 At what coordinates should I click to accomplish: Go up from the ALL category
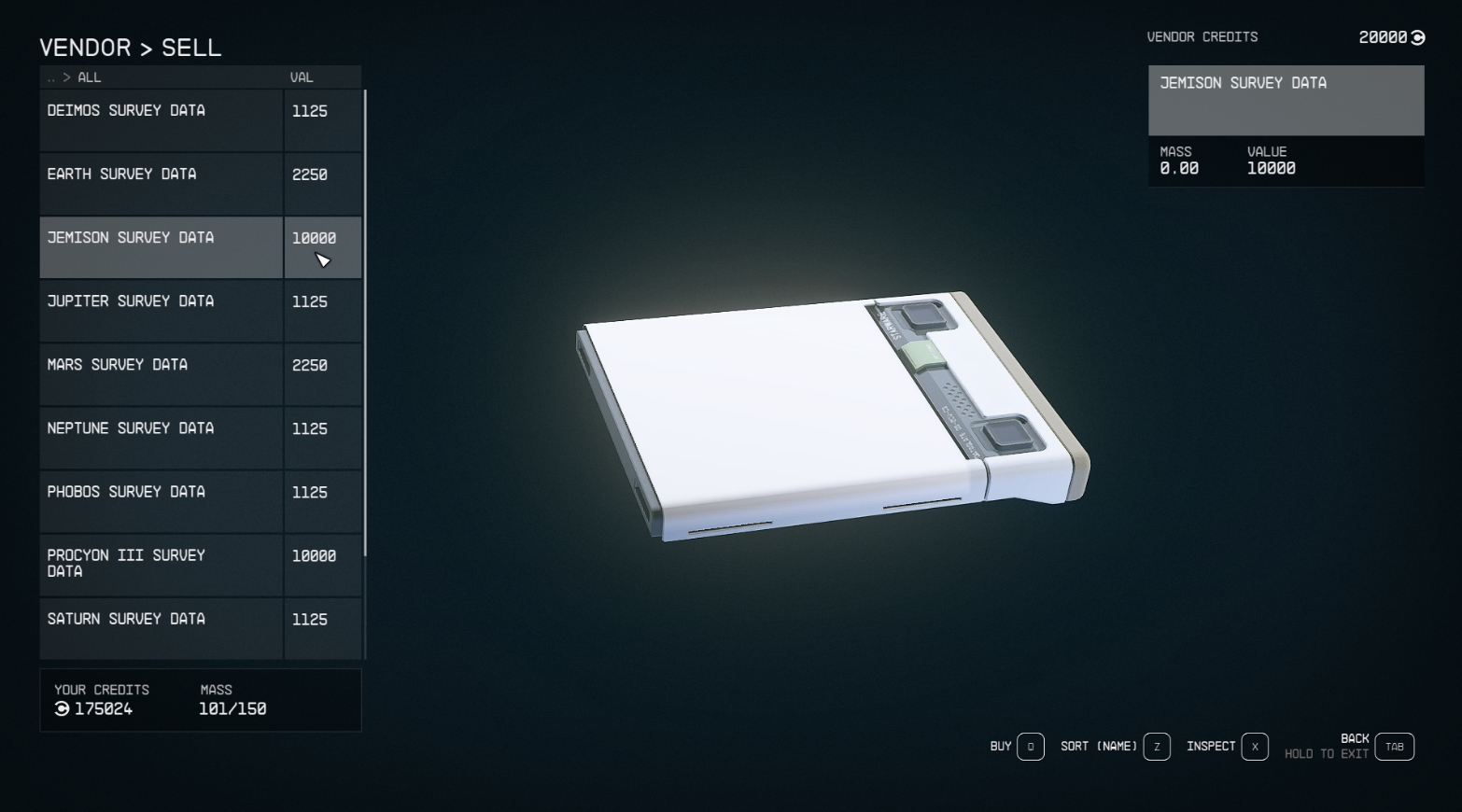click(x=52, y=77)
